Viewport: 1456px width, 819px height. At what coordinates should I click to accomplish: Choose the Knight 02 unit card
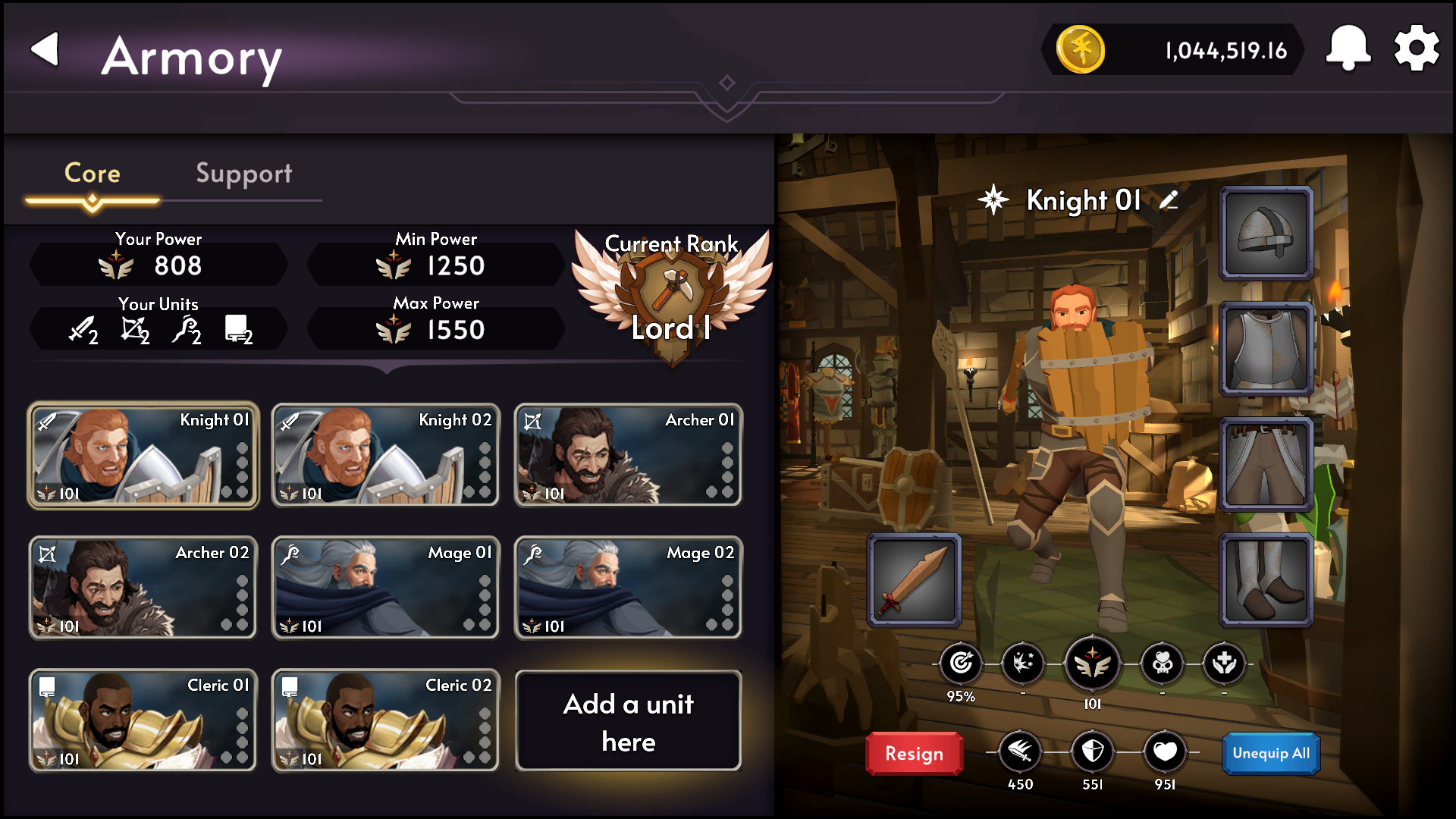pyautogui.click(x=386, y=455)
